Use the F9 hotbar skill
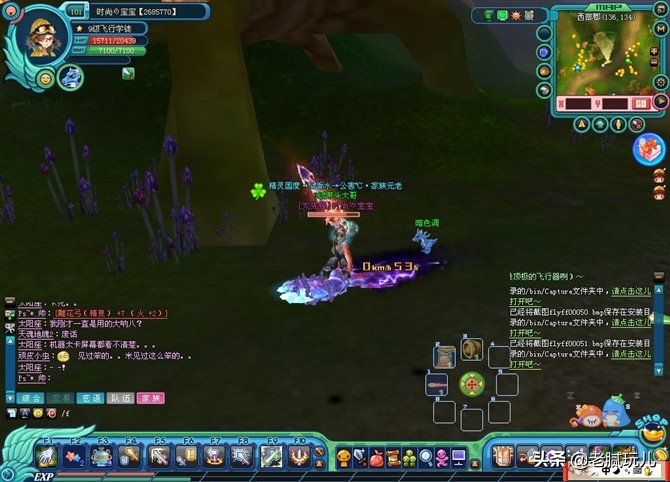This screenshot has width=670, height=482. click(271, 457)
